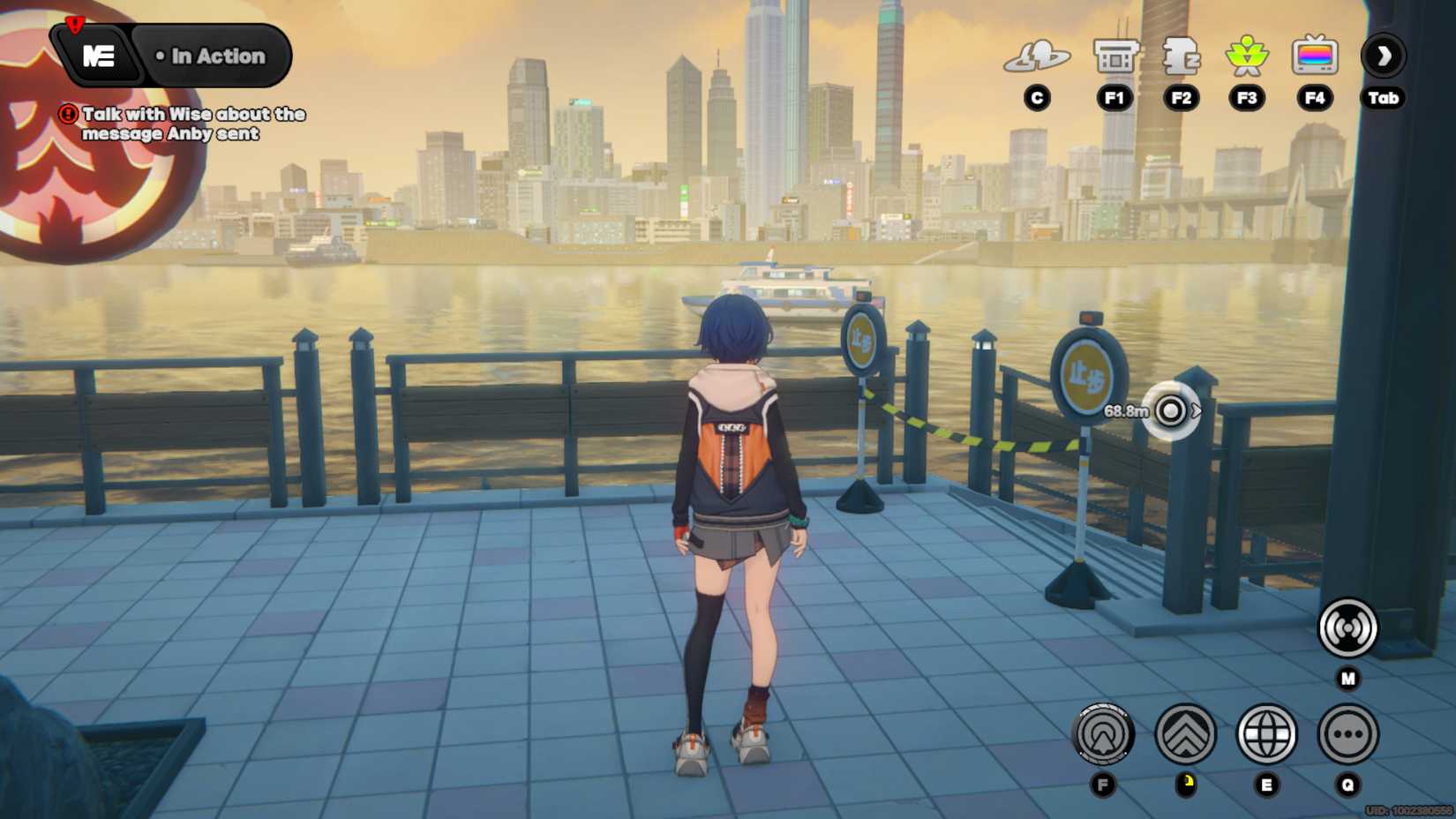The height and width of the screenshot is (819, 1456).
Task: Open the rainbow TV icon
Action: (x=1314, y=56)
